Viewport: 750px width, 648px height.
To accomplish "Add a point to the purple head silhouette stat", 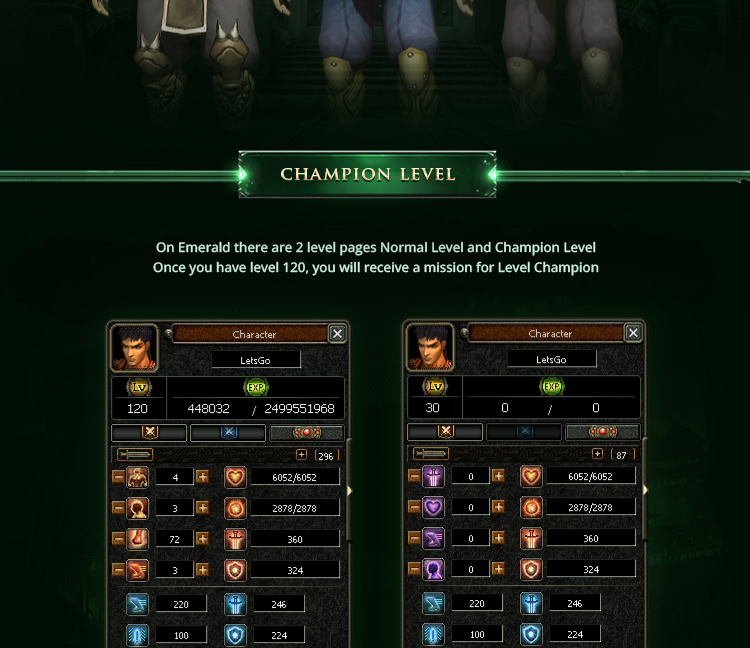I will [498, 570].
